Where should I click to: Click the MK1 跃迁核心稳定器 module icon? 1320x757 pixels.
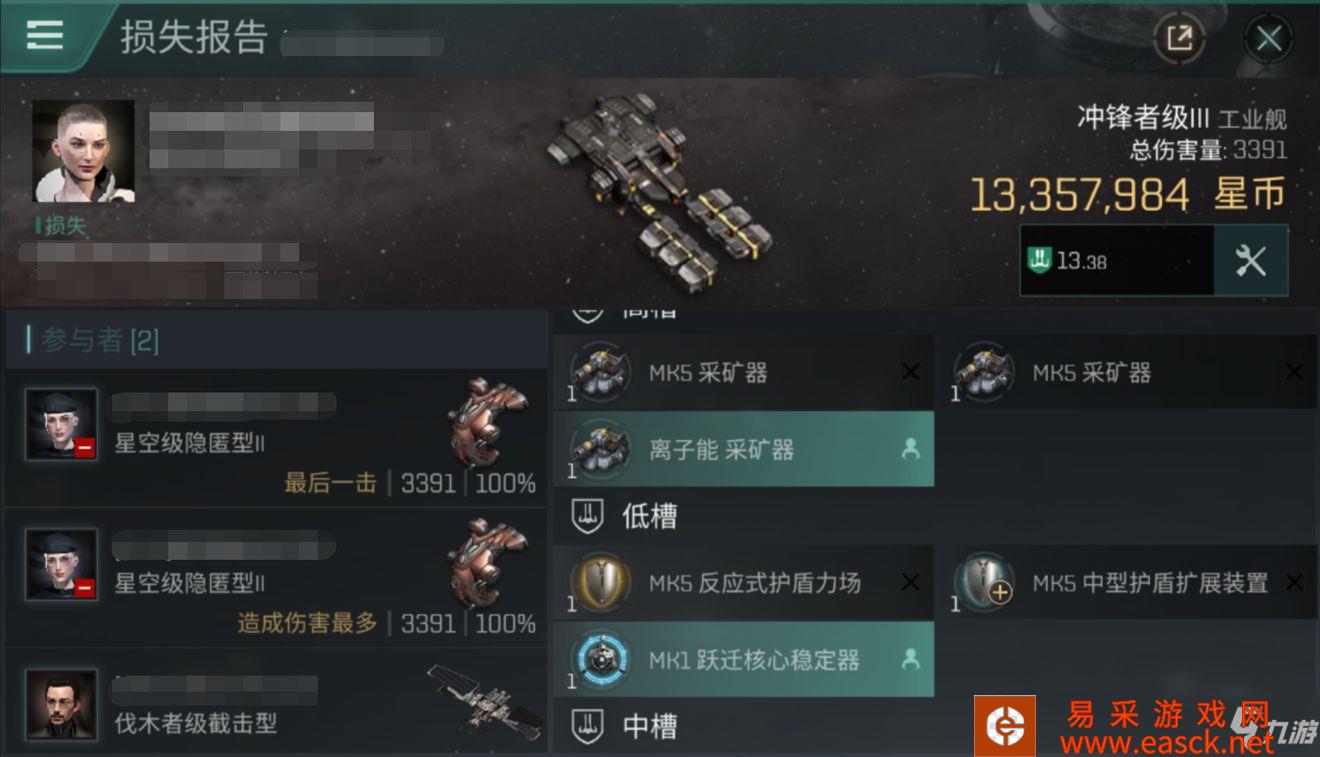[x=598, y=659]
